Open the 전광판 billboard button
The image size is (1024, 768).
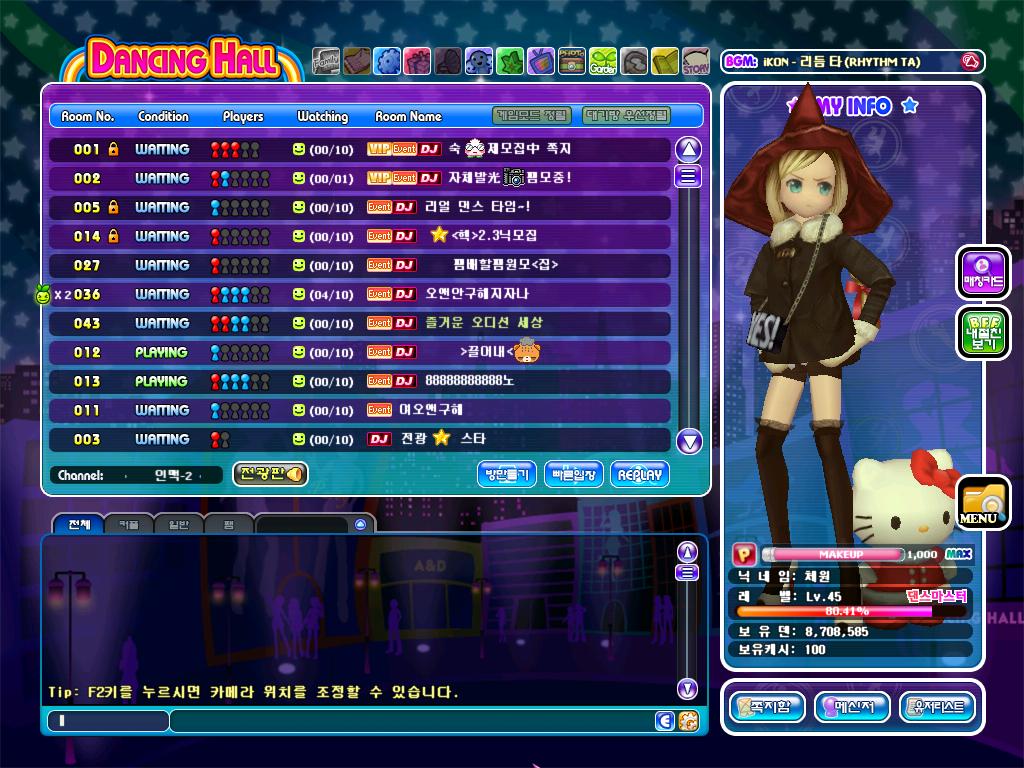pyautogui.click(x=270, y=474)
